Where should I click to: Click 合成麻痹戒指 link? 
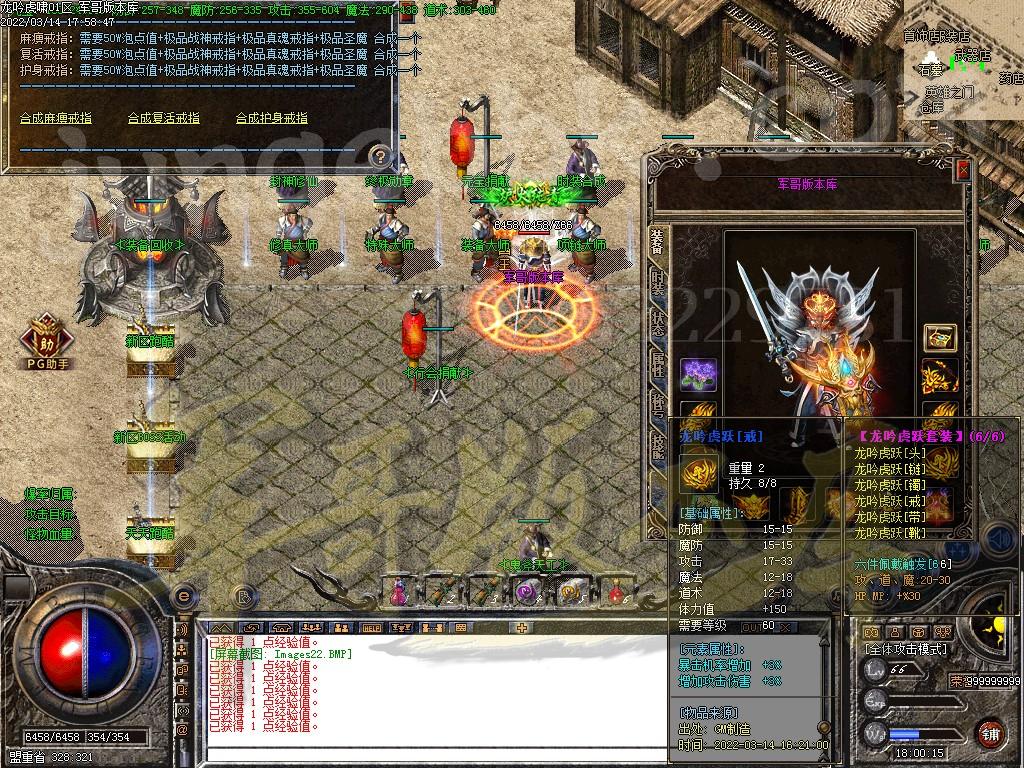coord(56,118)
